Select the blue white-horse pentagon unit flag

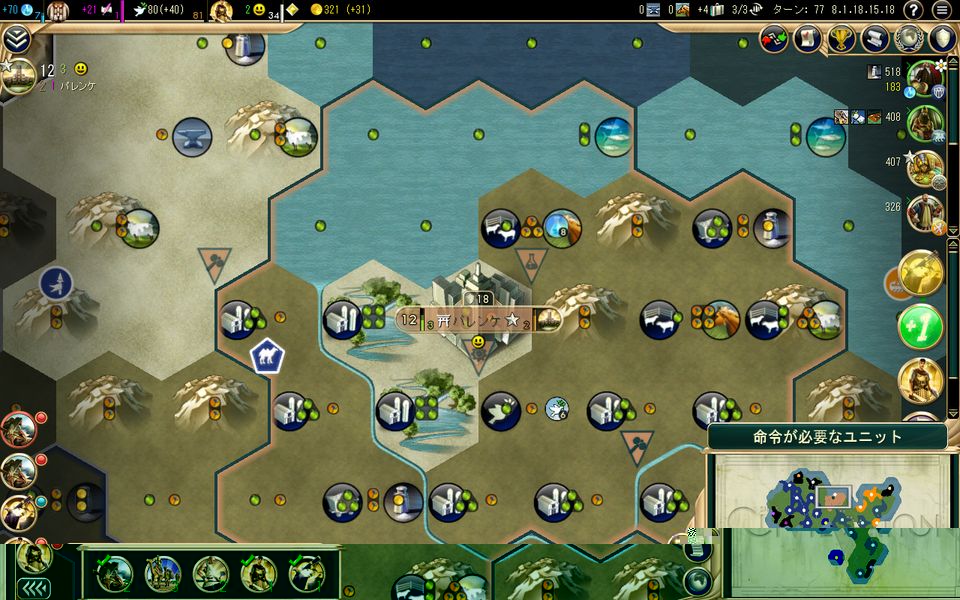tap(266, 355)
